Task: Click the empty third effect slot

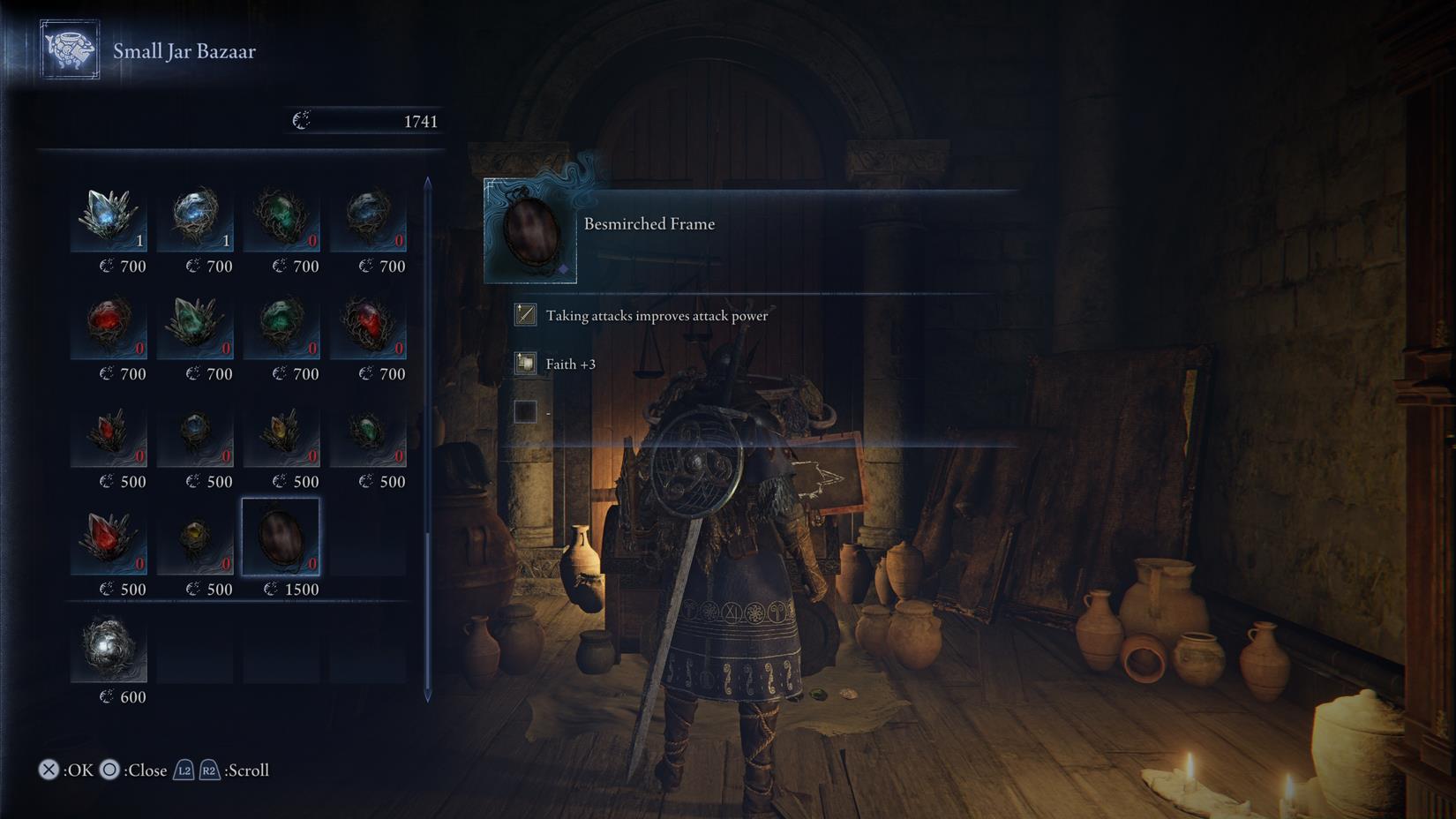Action: point(525,411)
